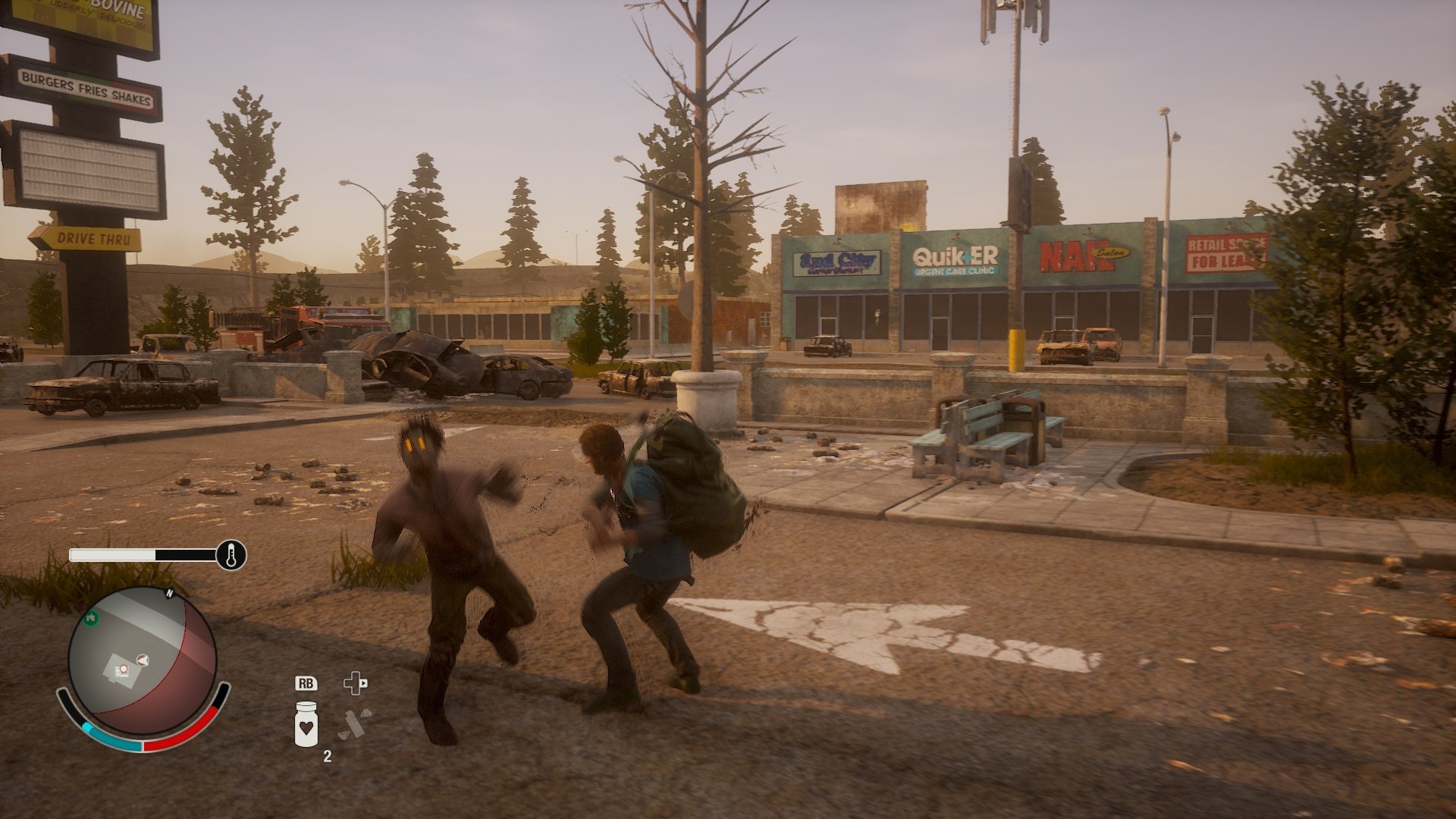Select the painkillers bottle icon in the HUD

(306, 725)
